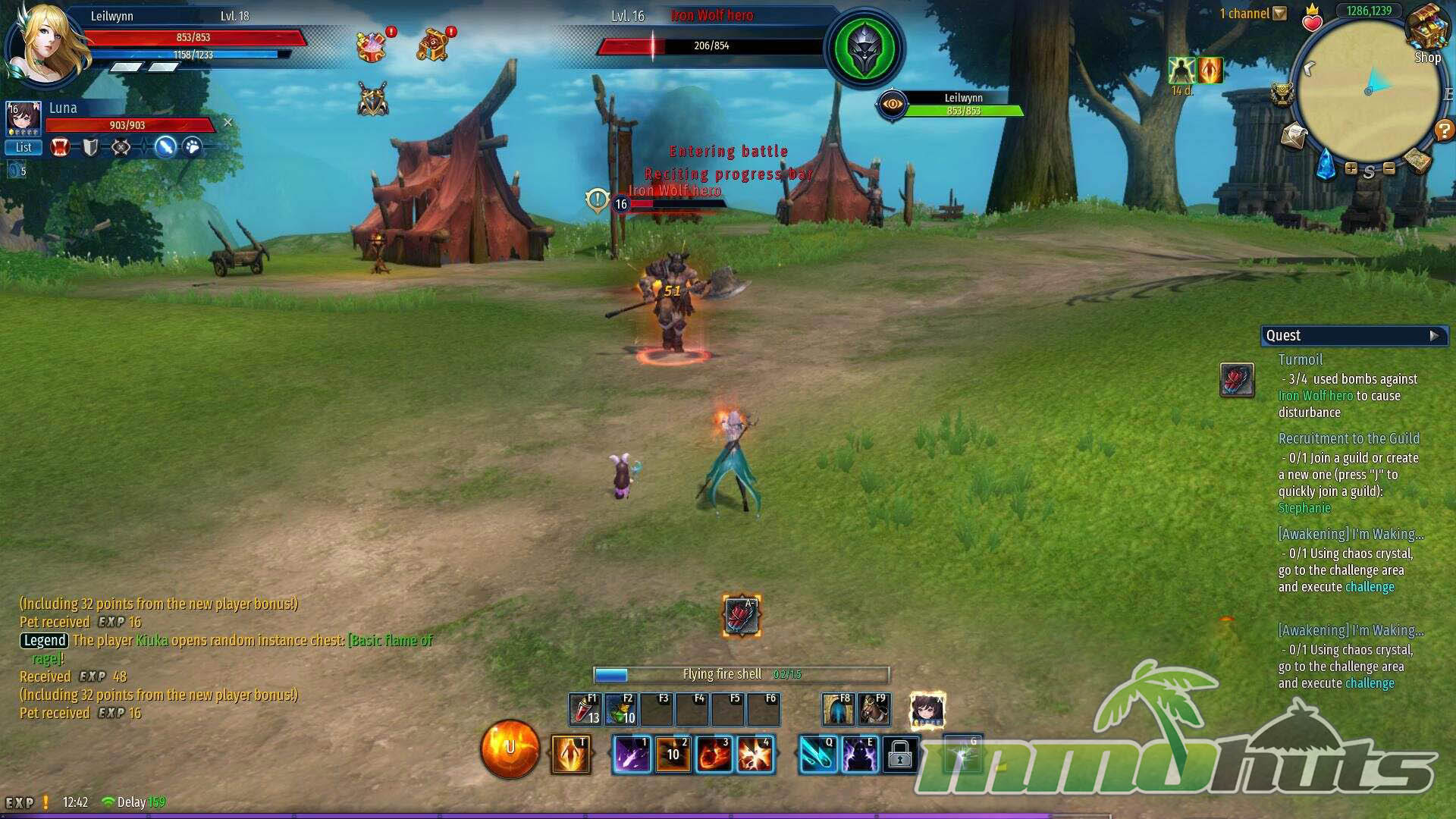This screenshot has width=1456, height=819.
Task: Zoom out the minimap with minus button
Action: tap(1389, 168)
